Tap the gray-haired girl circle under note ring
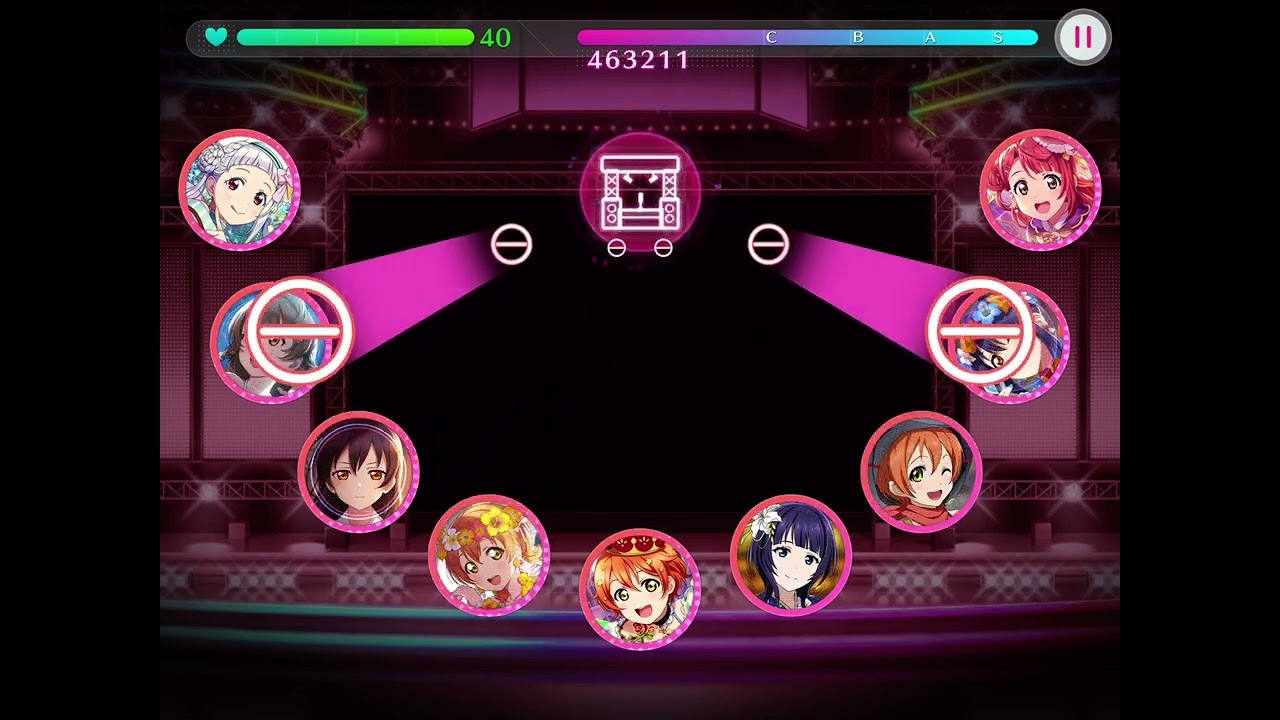 tap(270, 342)
